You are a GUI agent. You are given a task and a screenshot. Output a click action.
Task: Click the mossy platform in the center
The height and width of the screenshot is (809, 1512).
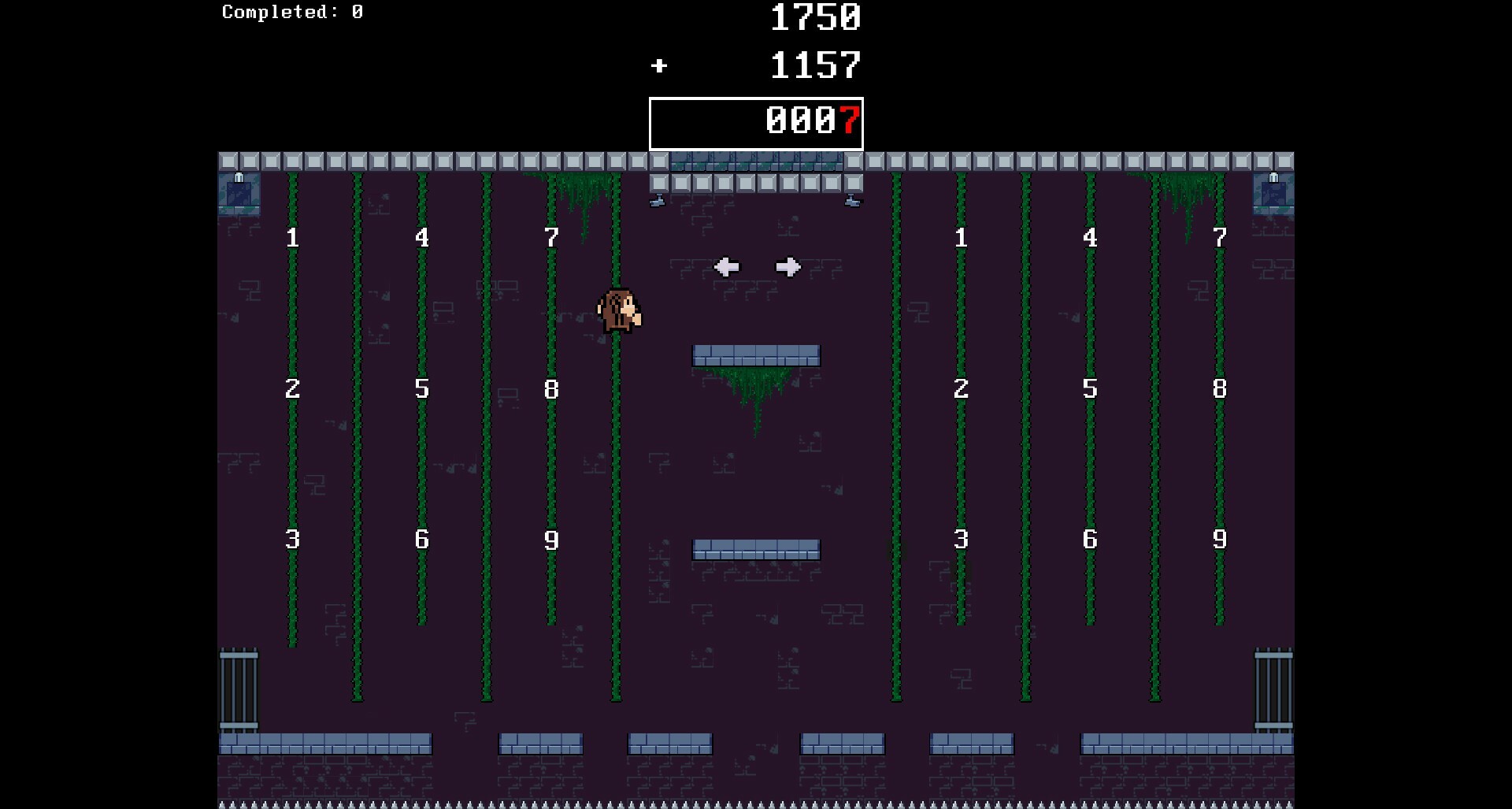click(756, 355)
